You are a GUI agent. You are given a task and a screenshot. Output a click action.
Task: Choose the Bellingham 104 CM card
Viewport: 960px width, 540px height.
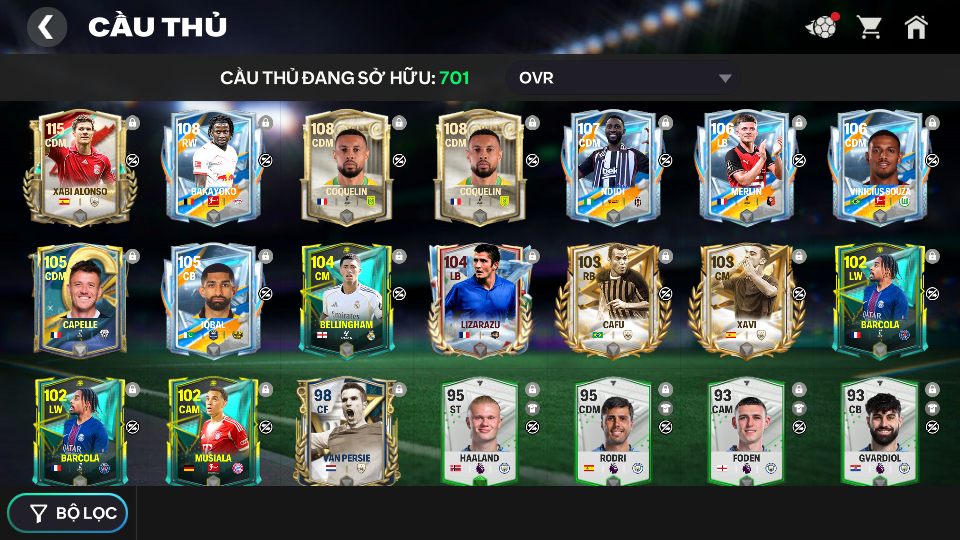[346, 300]
